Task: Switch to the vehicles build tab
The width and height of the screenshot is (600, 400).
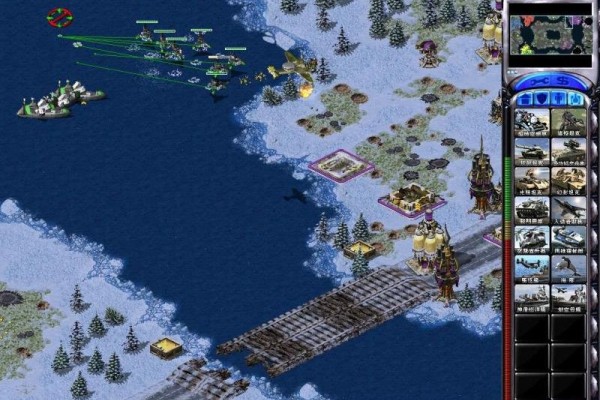Action: coord(575,98)
